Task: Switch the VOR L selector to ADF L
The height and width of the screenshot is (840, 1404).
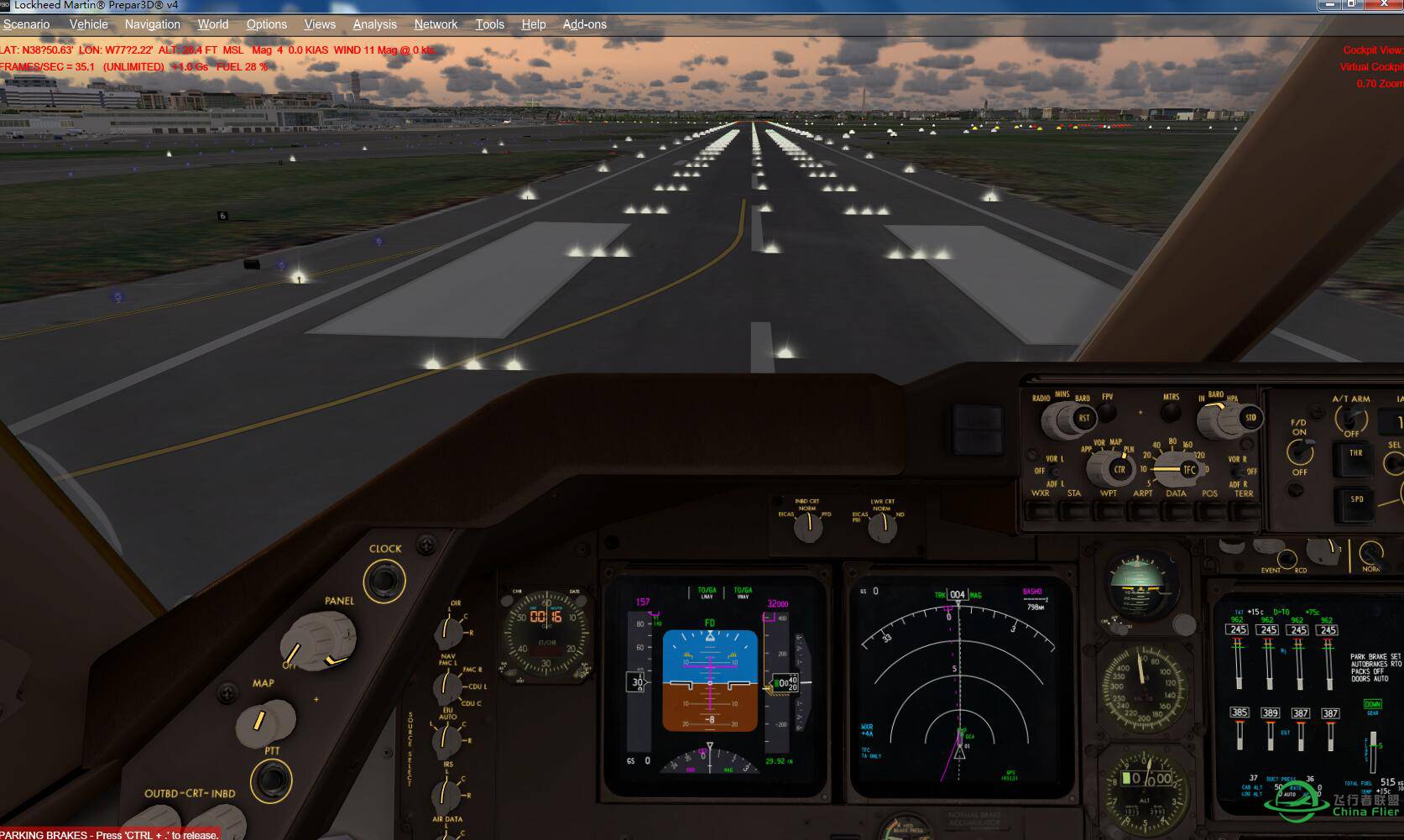Action: tap(1052, 480)
